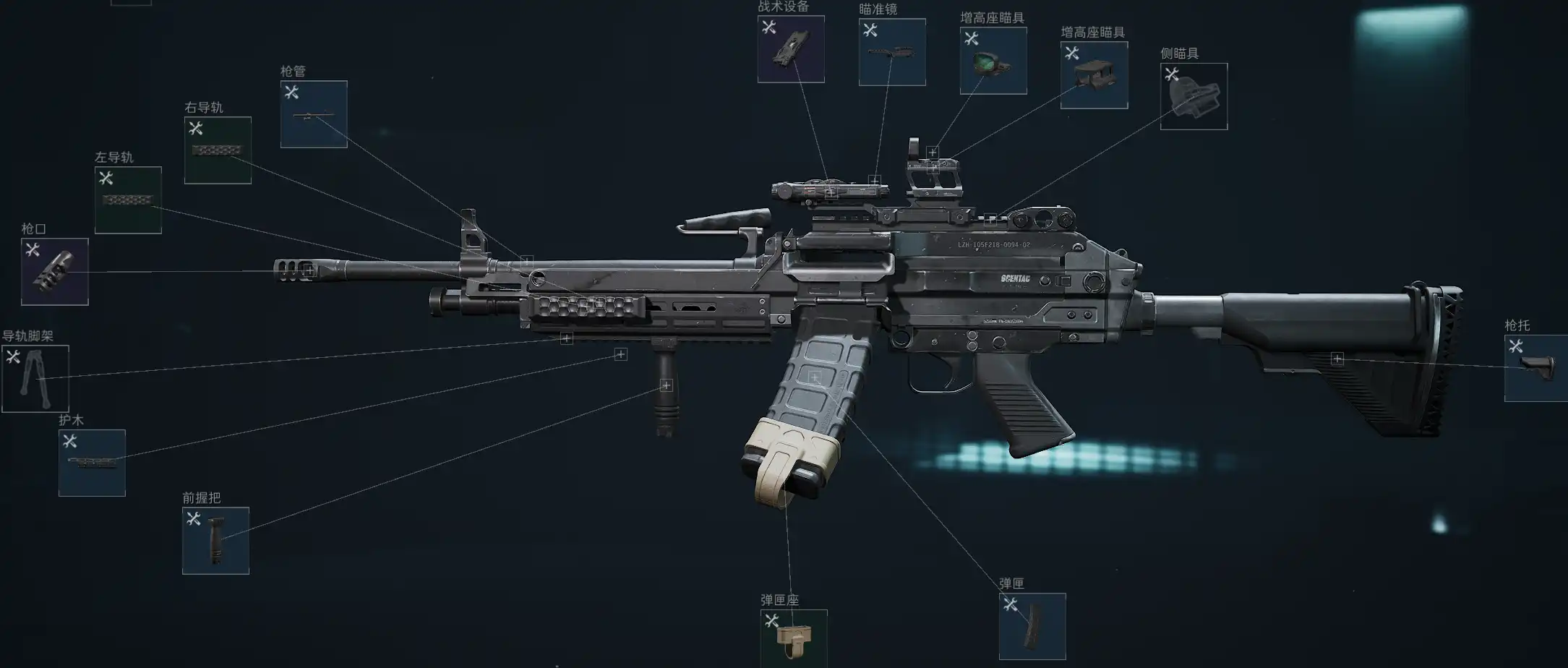Viewport: 1568px width, 668px height.
Task: Choose the 右导轨 right rail slot
Action: click(x=218, y=150)
